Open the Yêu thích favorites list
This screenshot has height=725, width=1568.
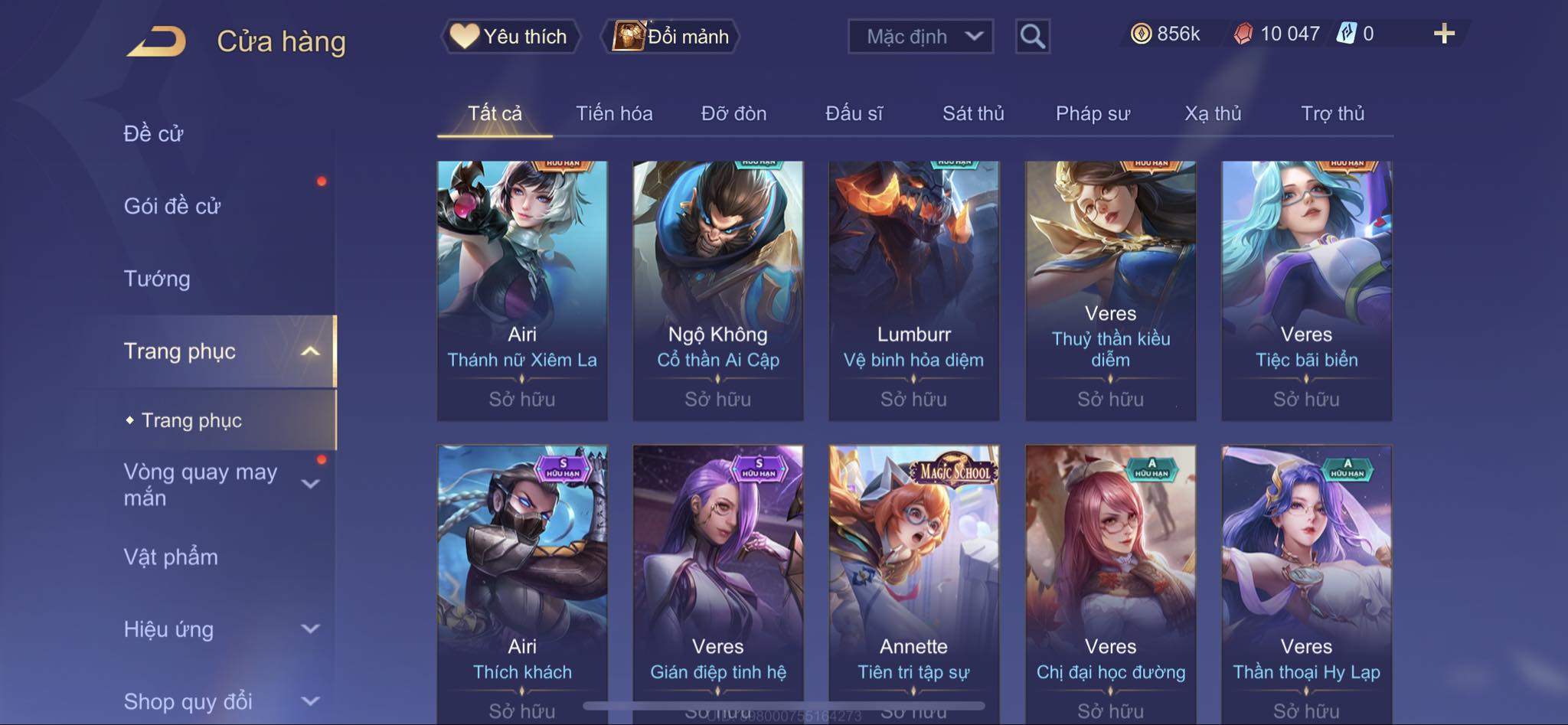tap(510, 37)
